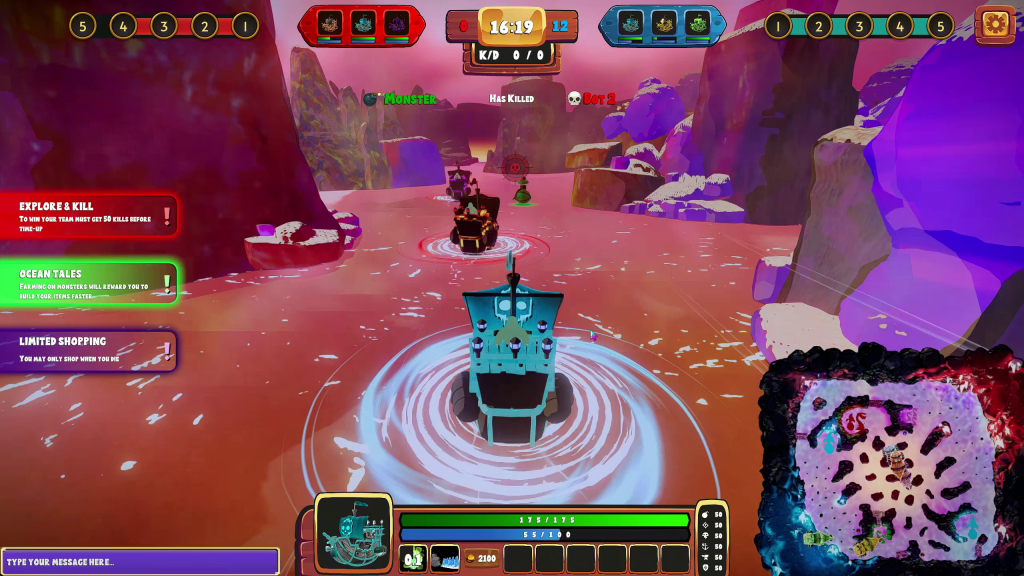Select the Ocean Tales tip panel
The height and width of the screenshot is (576, 1024).
click(90, 283)
